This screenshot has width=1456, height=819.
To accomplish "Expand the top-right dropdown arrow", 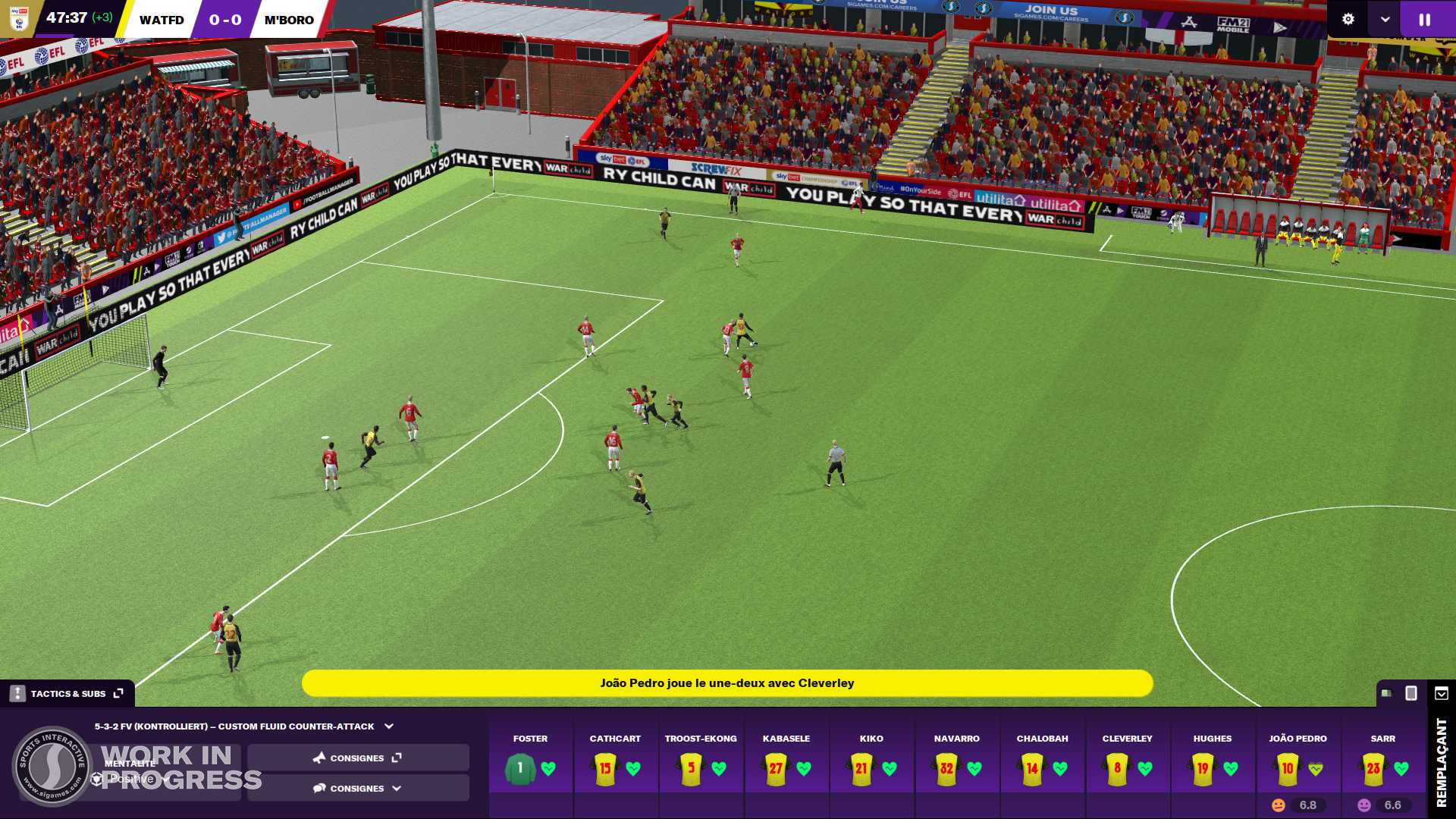I will pyautogui.click(x=1385, y=20).
